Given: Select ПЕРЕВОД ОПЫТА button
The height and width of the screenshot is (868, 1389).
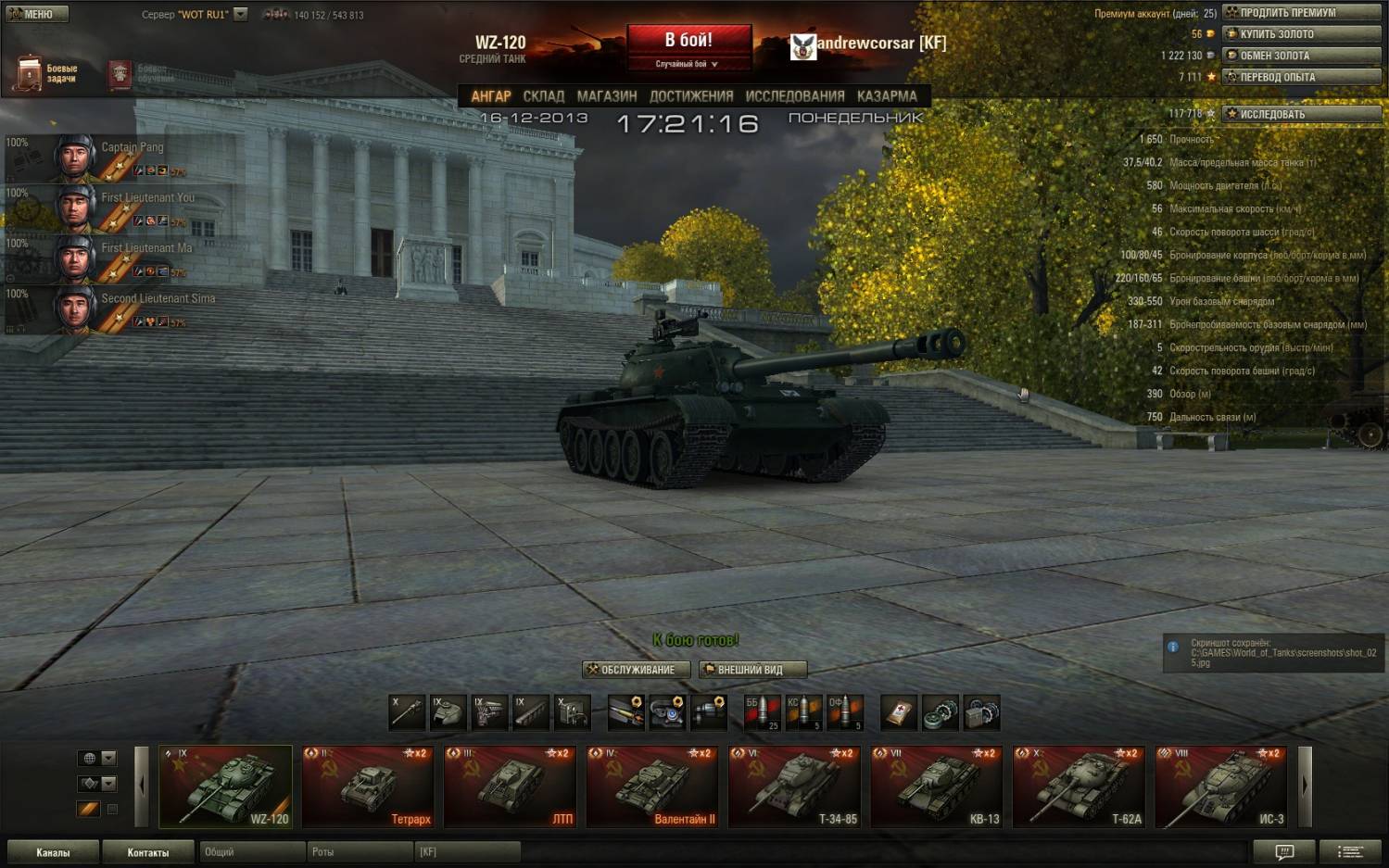Looking at the screenshot, I should click(1301, 77).
